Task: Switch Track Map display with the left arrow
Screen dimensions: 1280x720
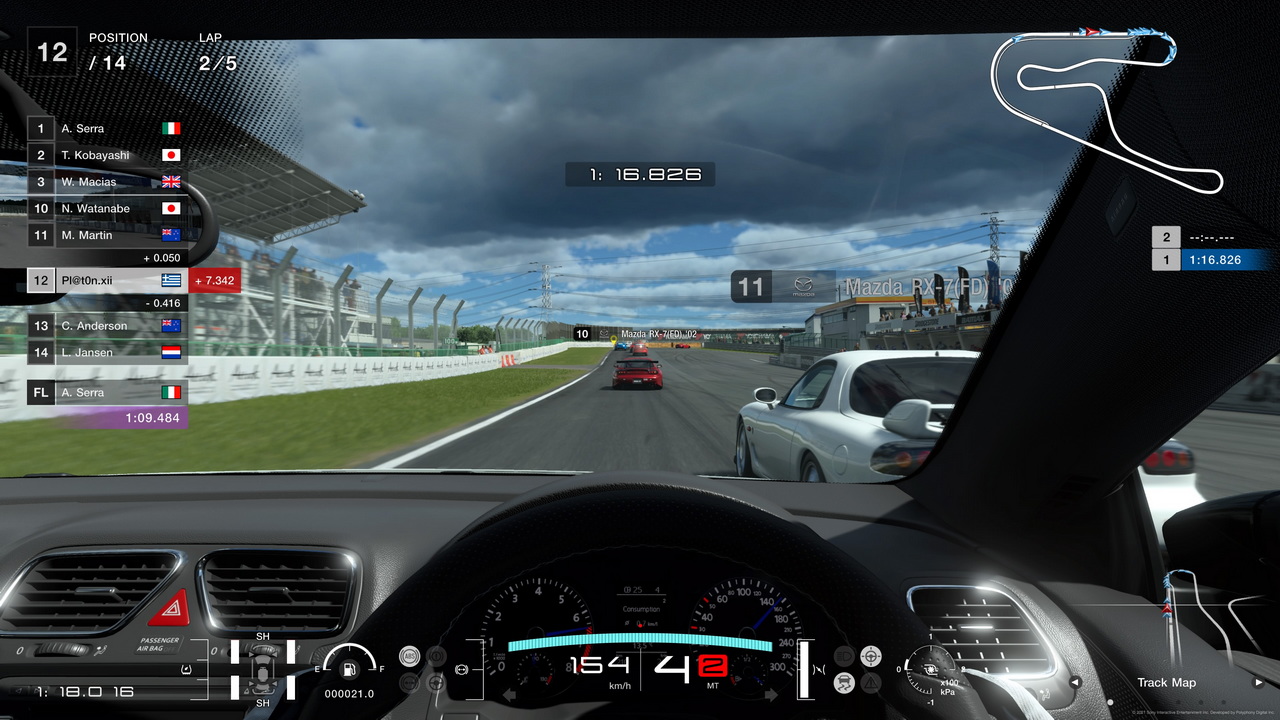Action: (1075, 683)
